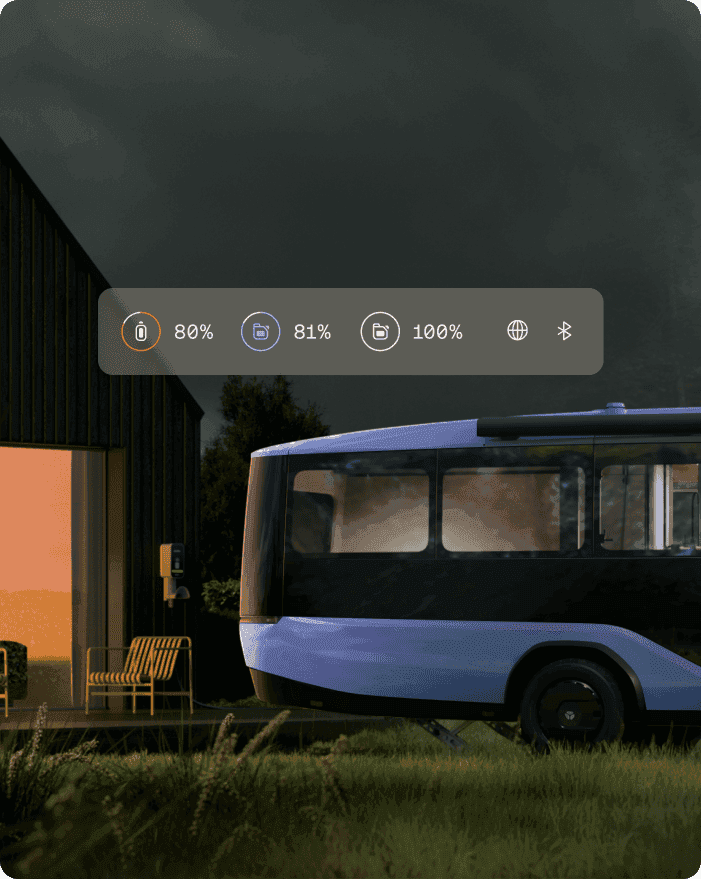Image resolution: width=701 pixels, height=879 pixels.
Task: Toggle the Bluetooth icon
Action: pos(564,331)
